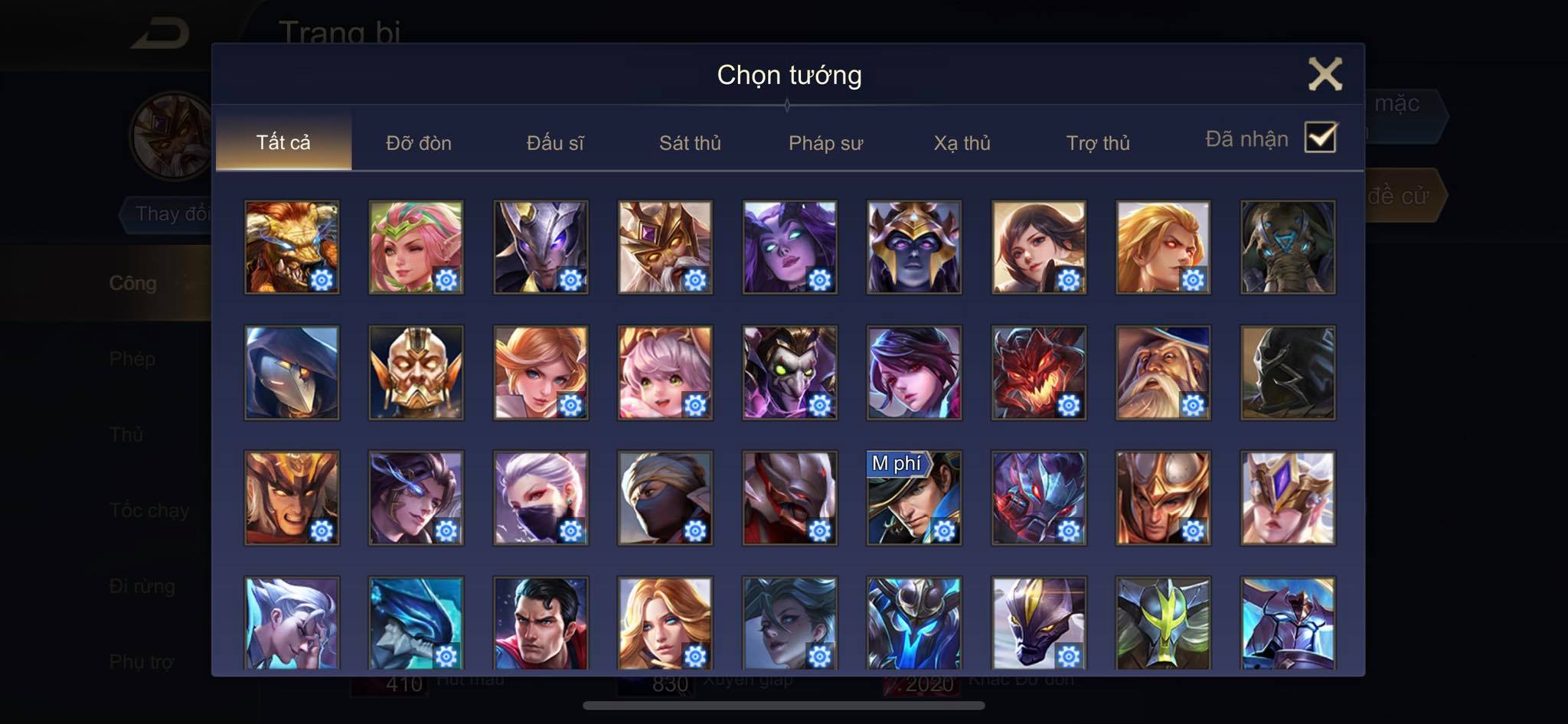Choose the plague-doctor hooded hero portrait
The height and width of the screenshot is (724, 1568).
292,373
